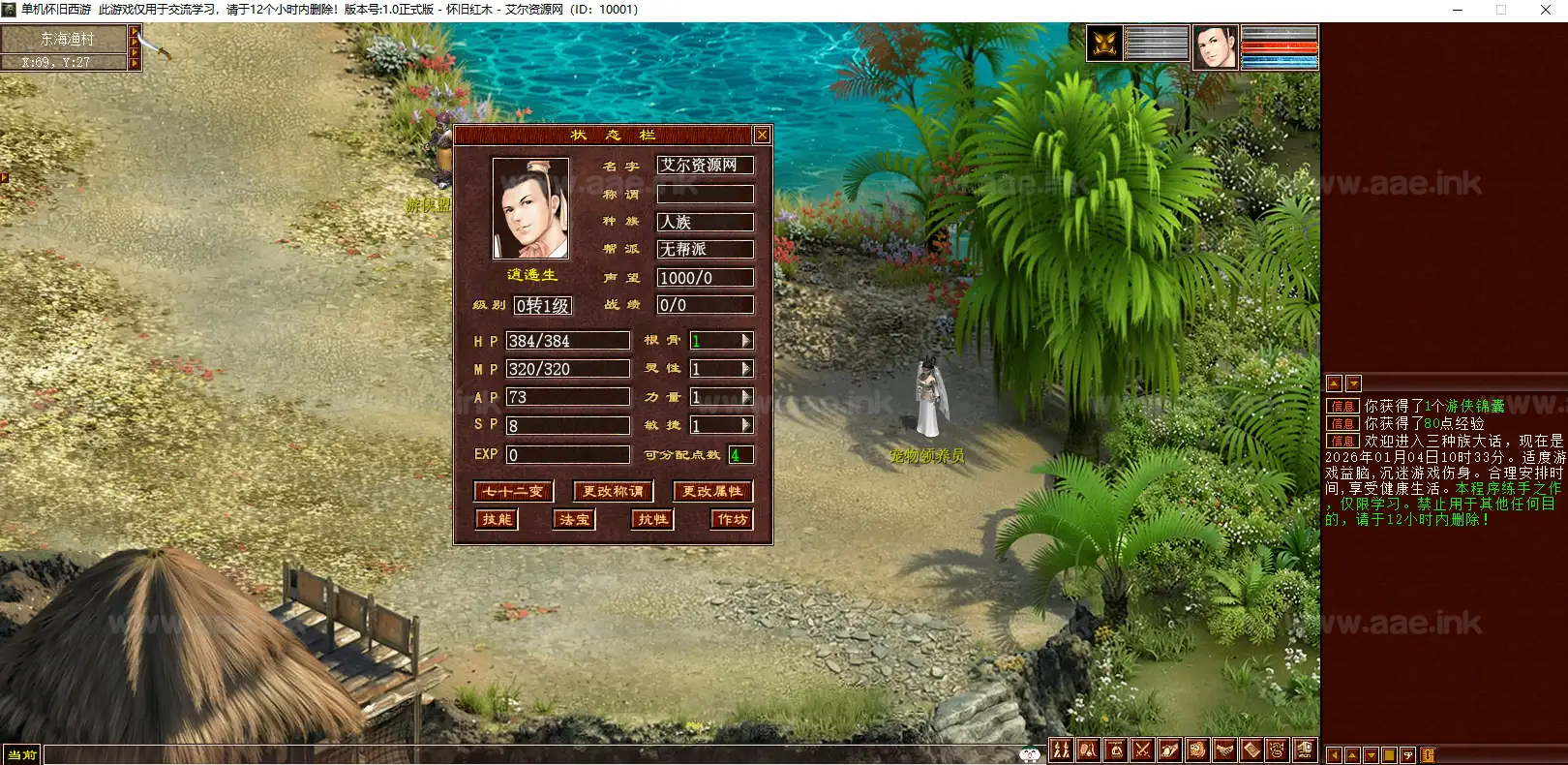Open the 法宝 treasure page
This screenshot has width=1568, height=765.
pos(574,520)
